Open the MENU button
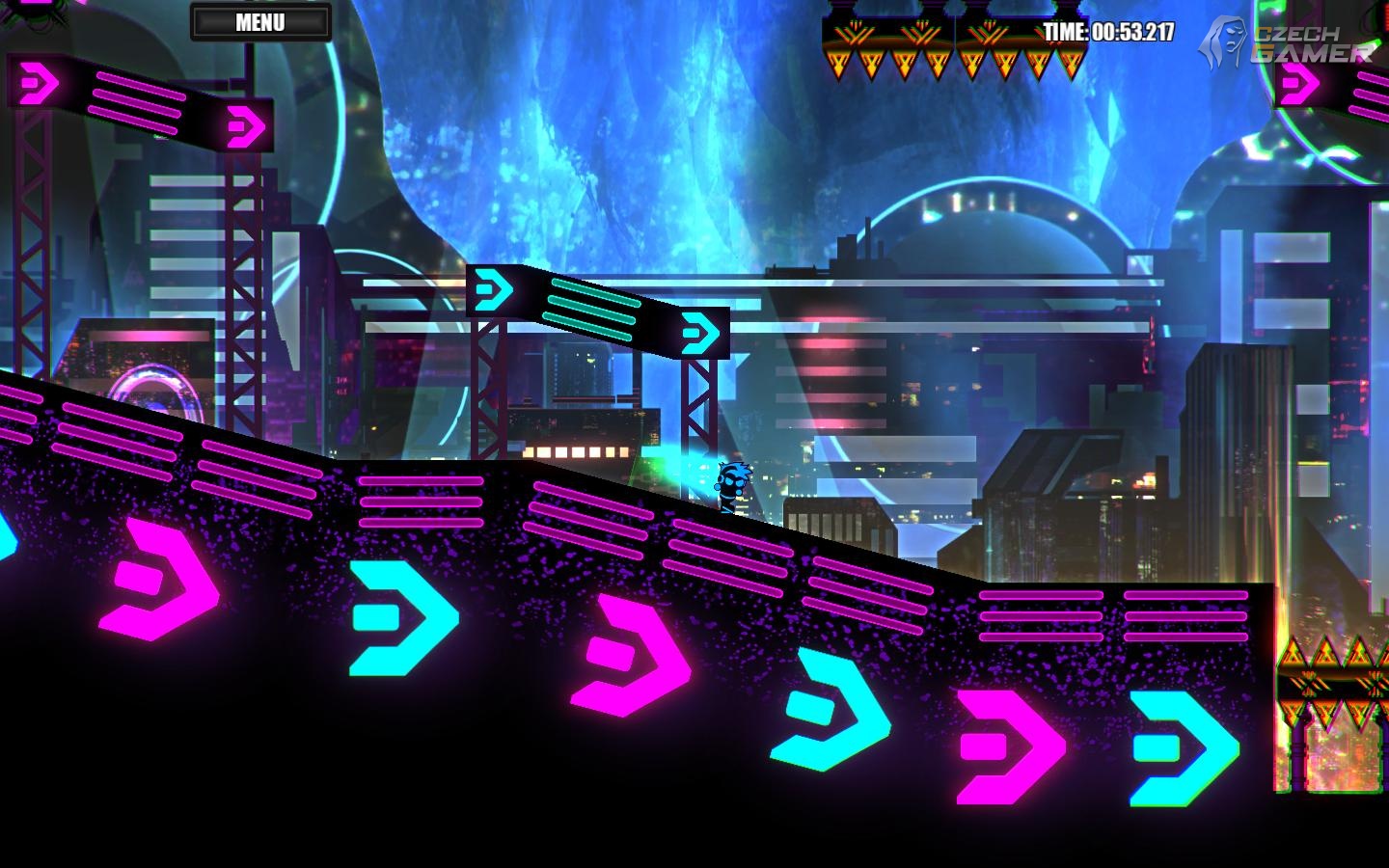The image size is (1389, 868). pyautogui.click(x=260, y=22)
